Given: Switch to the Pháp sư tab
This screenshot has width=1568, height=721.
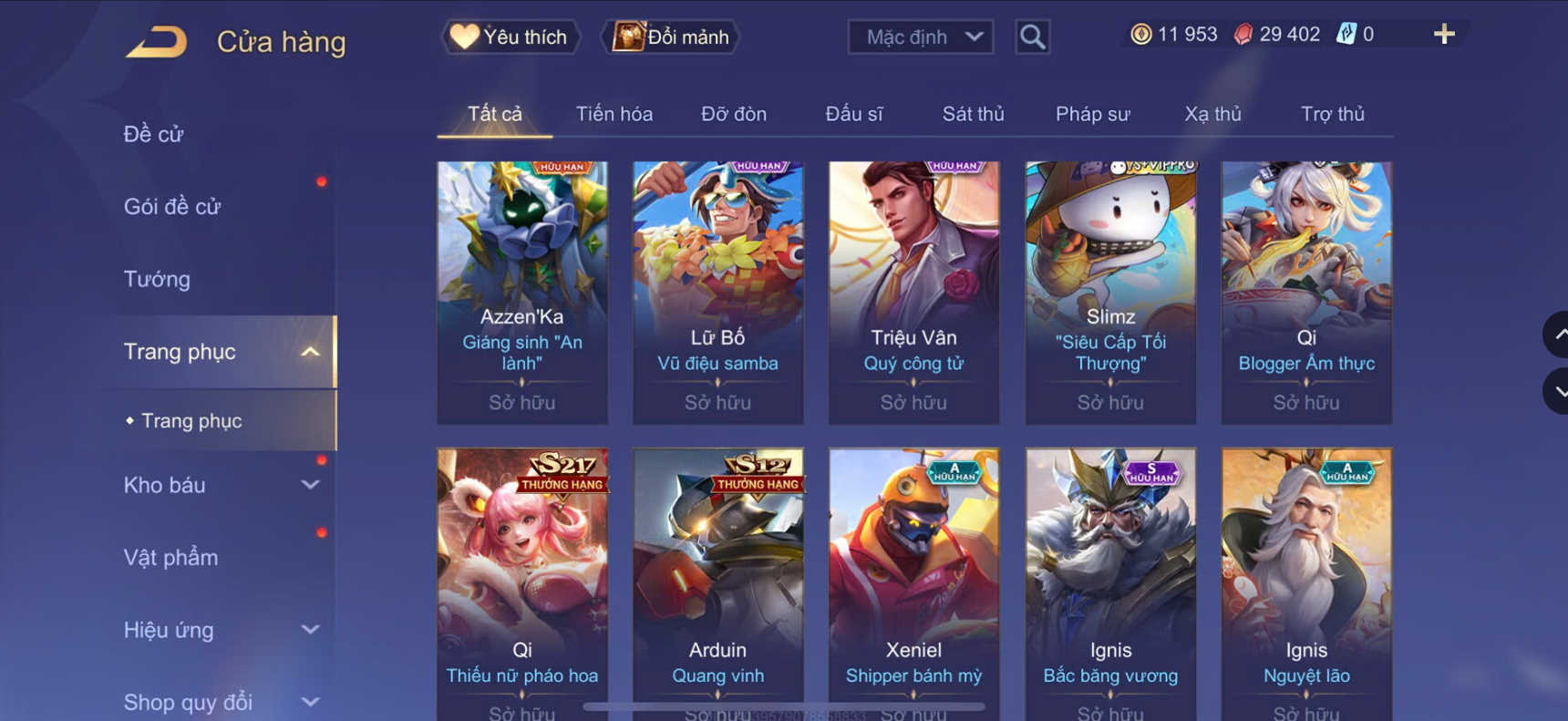Looking at the screenshot, I should 1093,114.
